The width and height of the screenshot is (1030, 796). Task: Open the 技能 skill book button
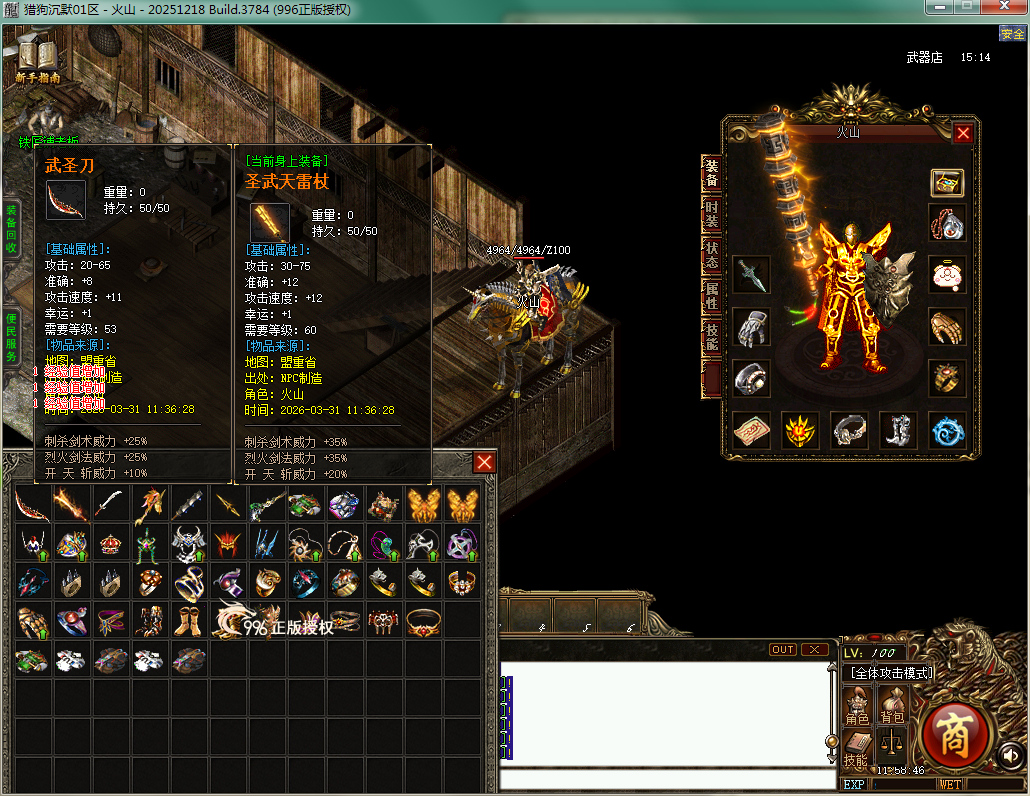pyautogui.click(x=857, y=748)
